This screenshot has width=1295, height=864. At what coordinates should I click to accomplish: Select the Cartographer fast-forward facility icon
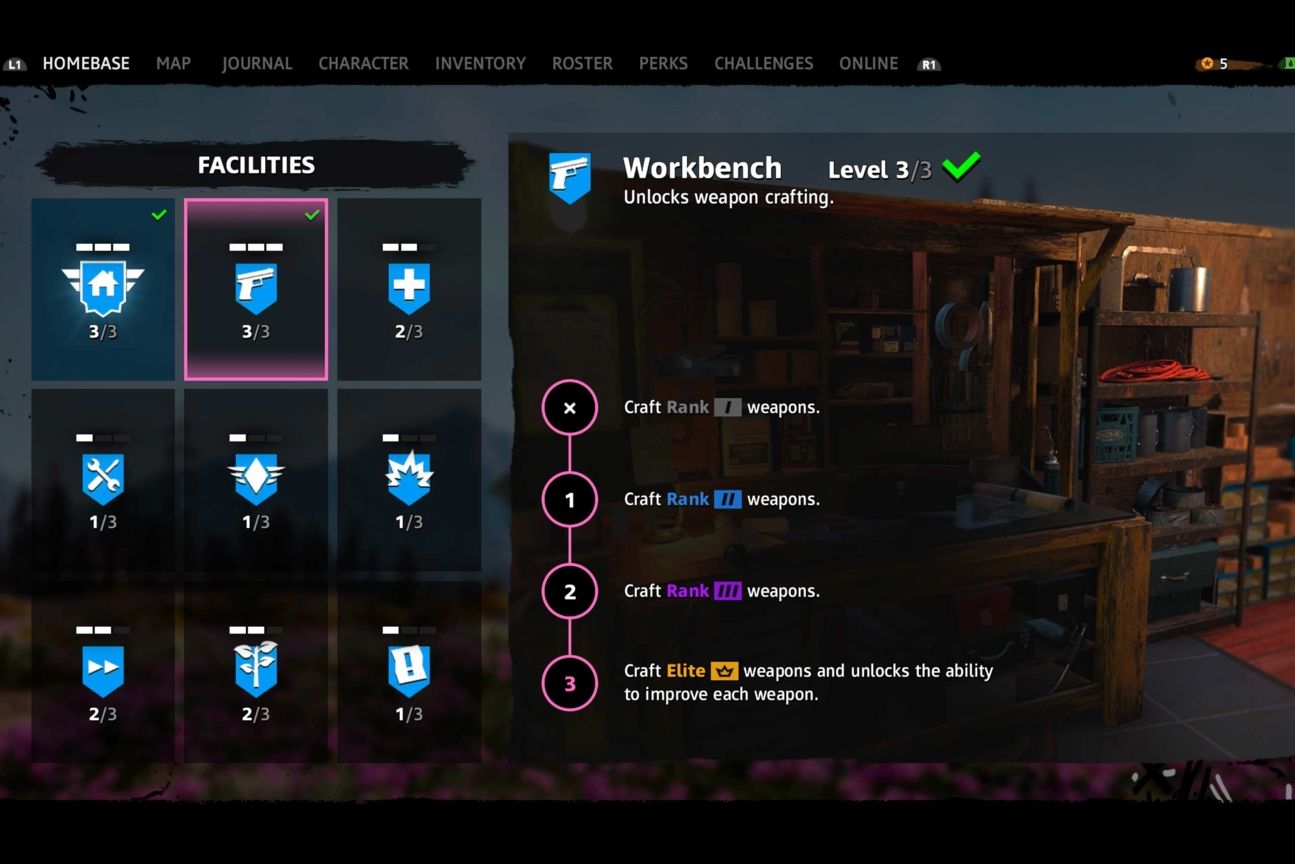tap(103, 666)
